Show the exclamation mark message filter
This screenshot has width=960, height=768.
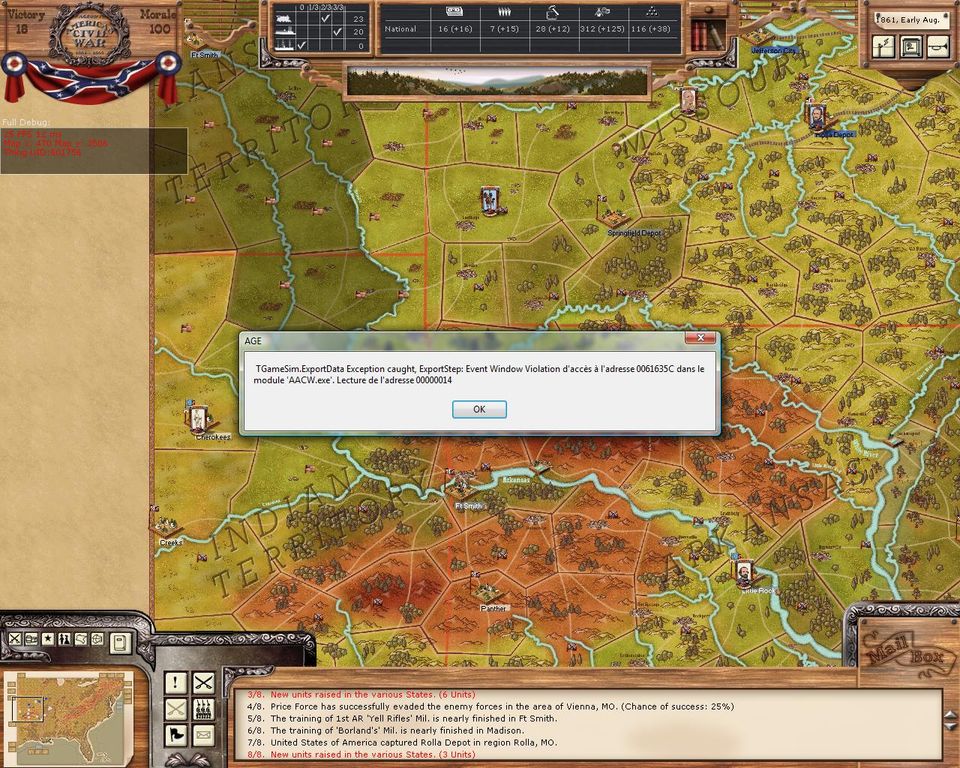point(176,683)
